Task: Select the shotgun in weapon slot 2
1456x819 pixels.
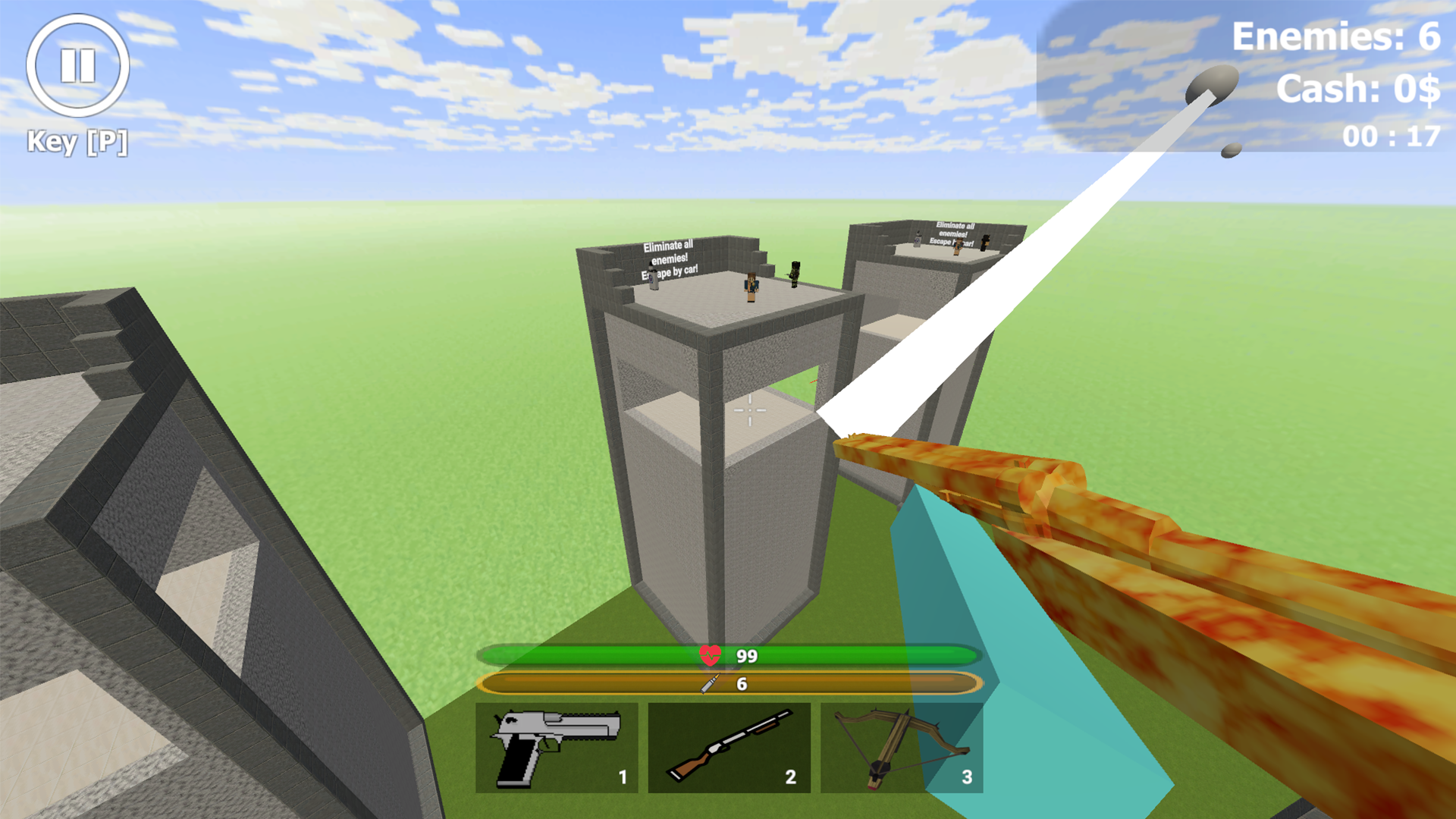Action: (x=730, y=747)
